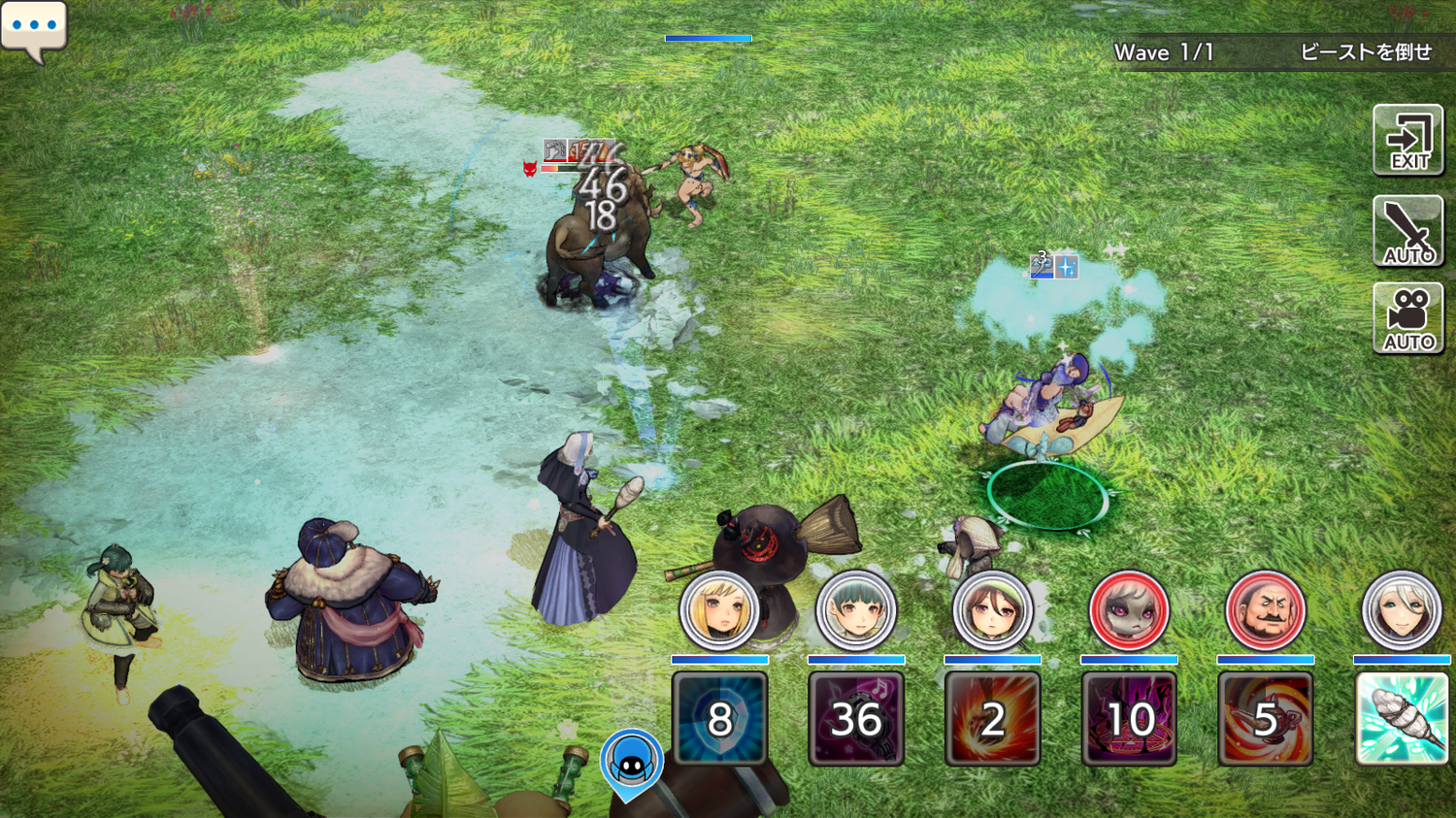Screen dimensions: 1456x818
Task: Select the blonde girl character portrait
Action: click(x=719, y=611)
